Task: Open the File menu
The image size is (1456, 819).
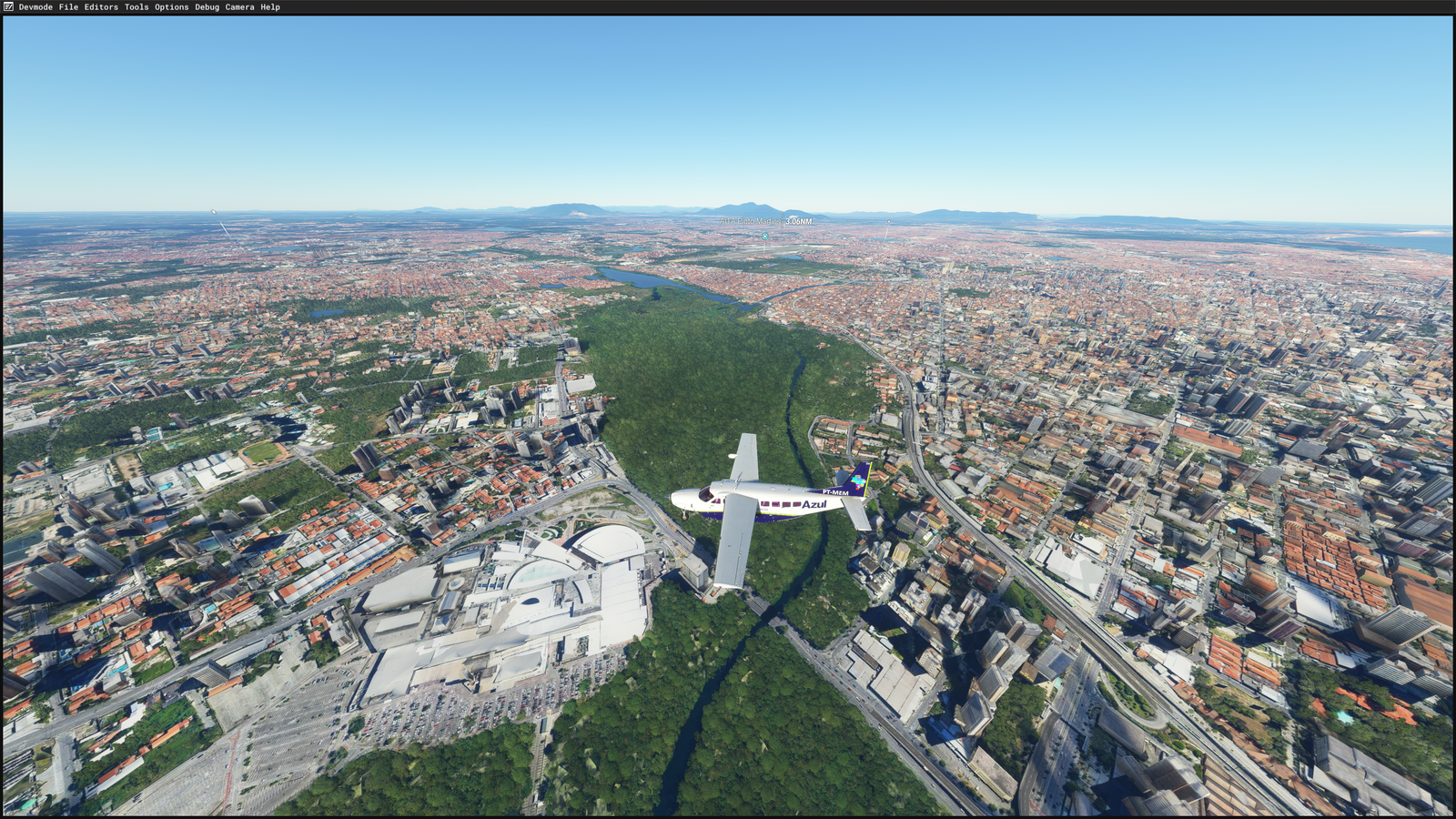Action: (68, 7)
